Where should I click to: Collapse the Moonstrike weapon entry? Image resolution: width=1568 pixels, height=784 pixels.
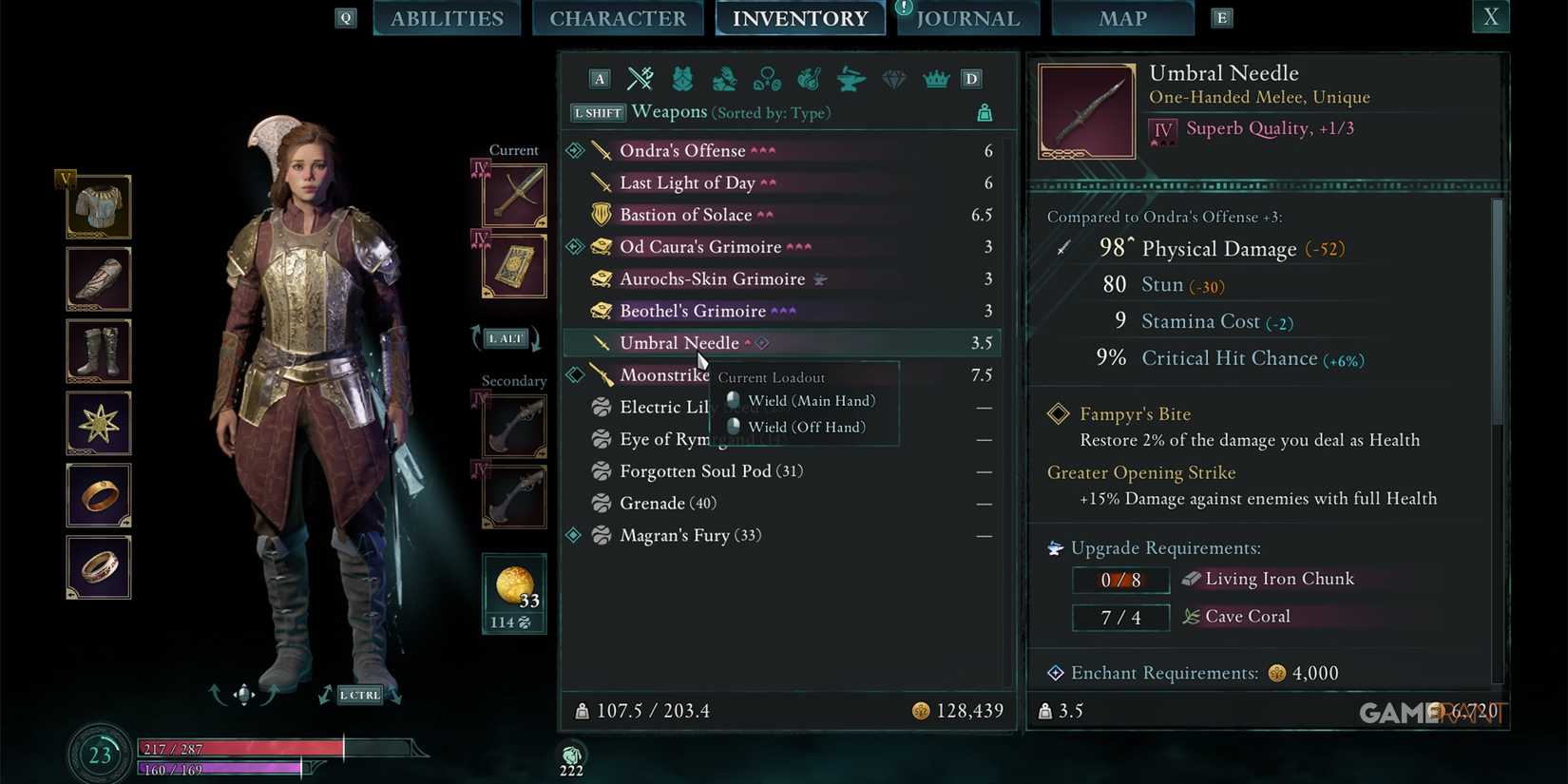coord(574,374)
